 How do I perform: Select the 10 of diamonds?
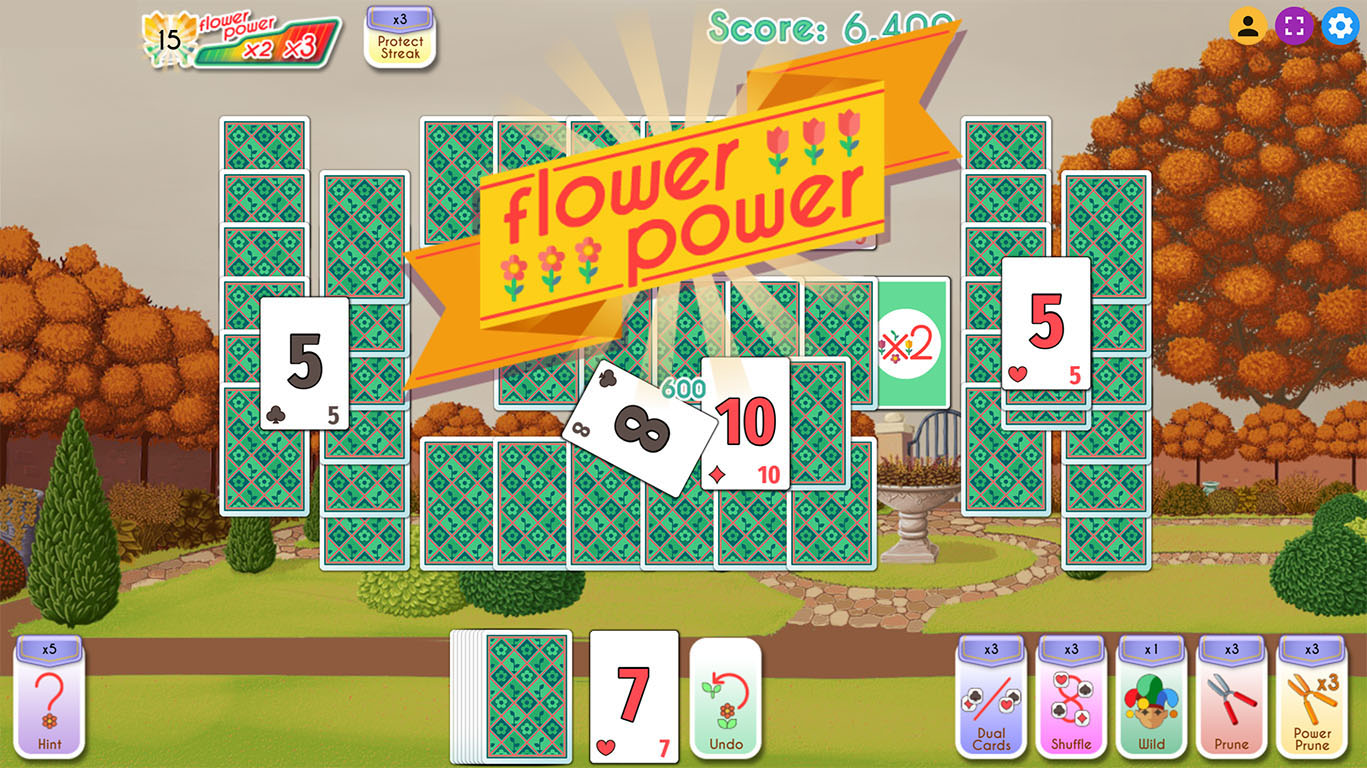point(745,425)
